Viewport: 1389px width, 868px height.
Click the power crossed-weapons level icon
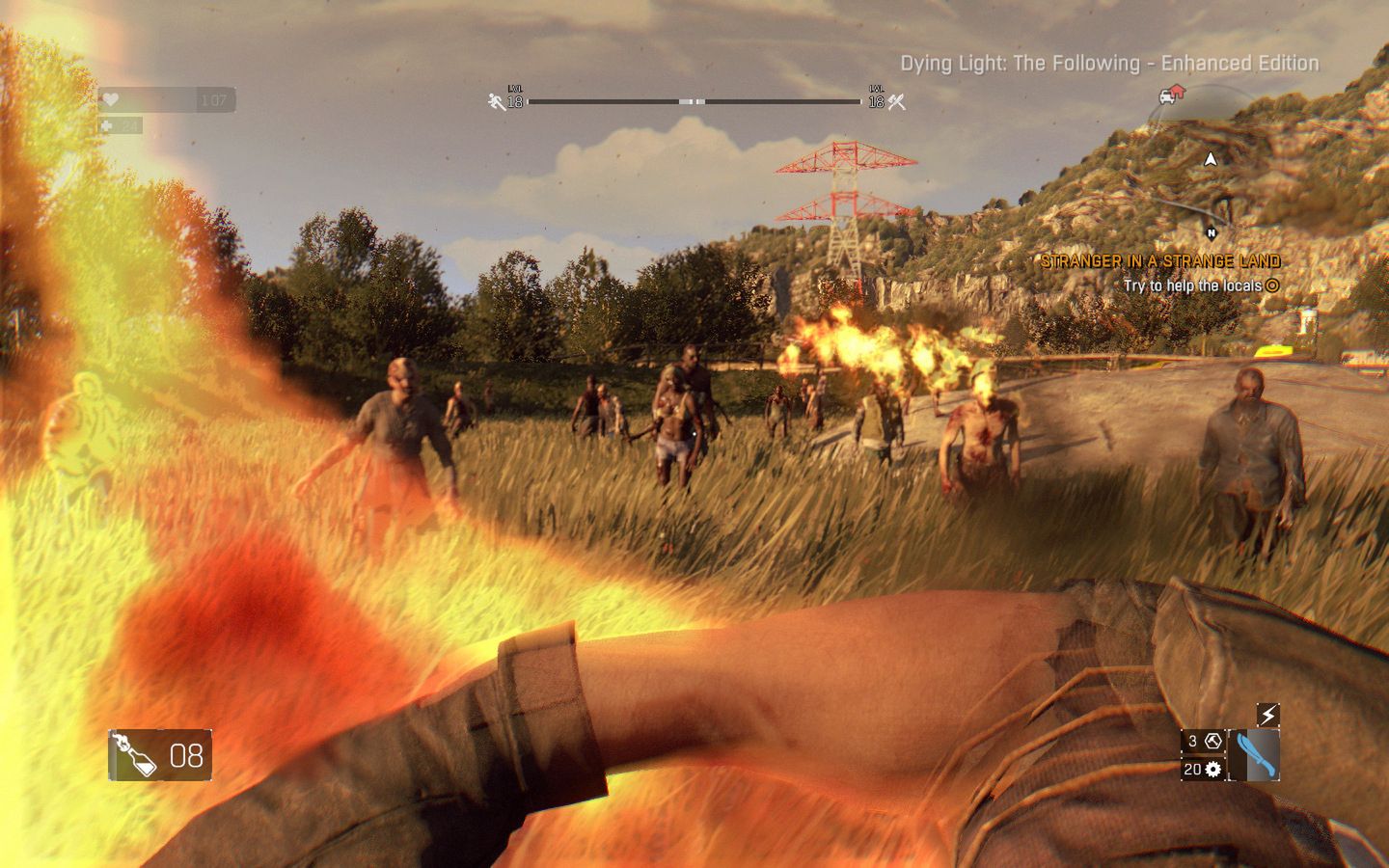tap(897, 101)
